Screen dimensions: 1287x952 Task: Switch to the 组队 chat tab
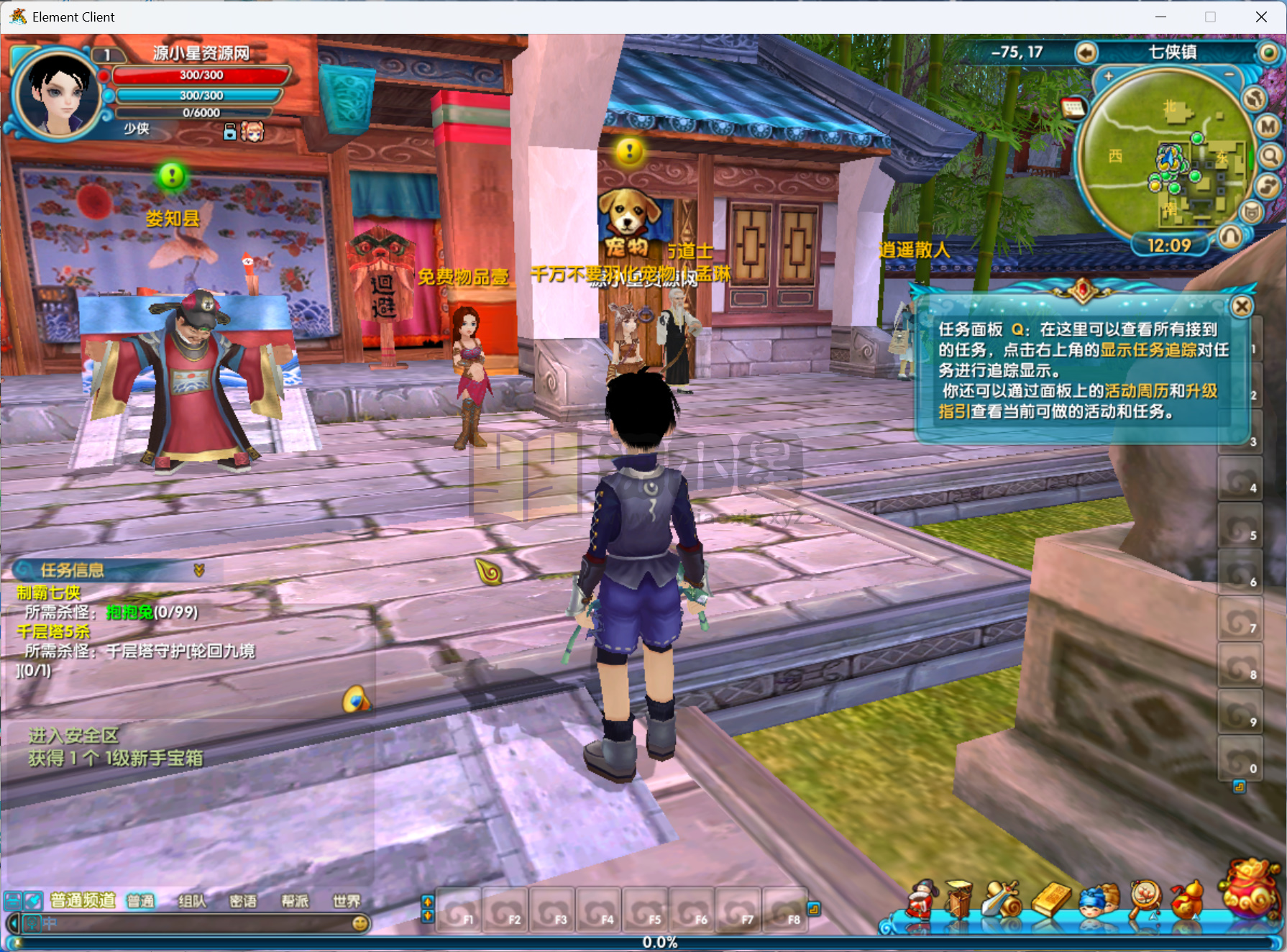click(191, 901)
